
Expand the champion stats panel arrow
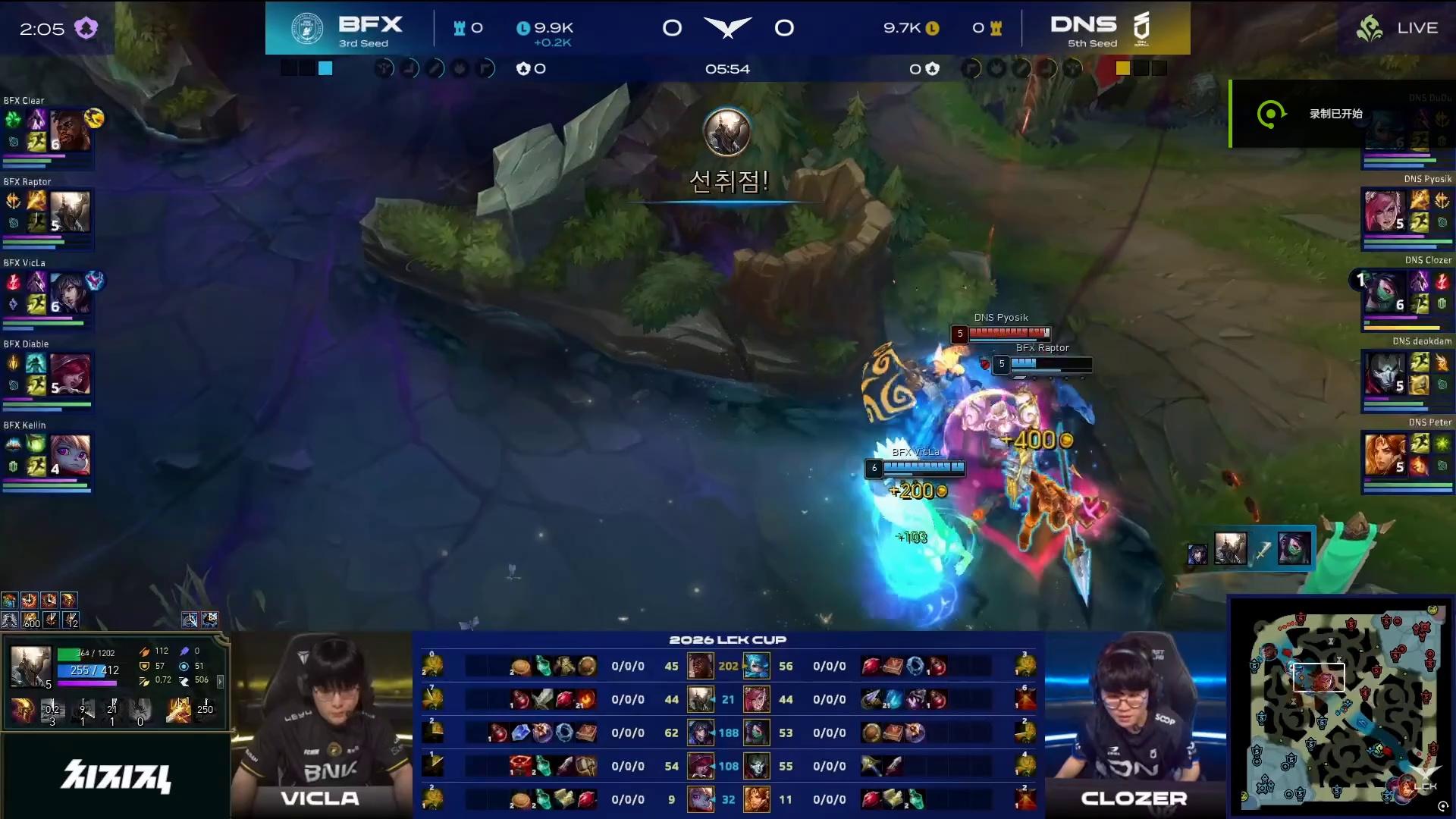(221, 682)
